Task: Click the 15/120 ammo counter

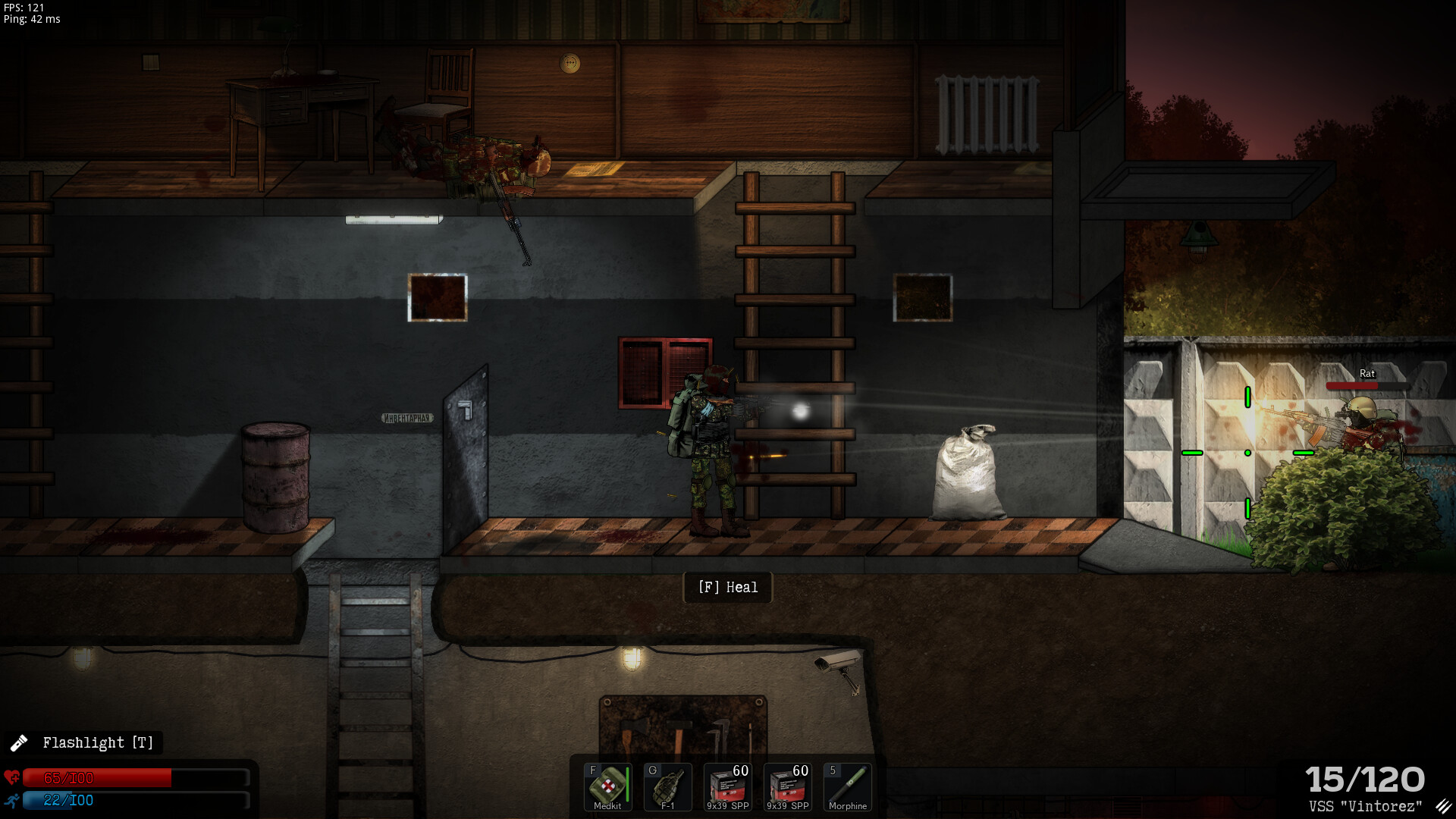Action: point(1365,779)
